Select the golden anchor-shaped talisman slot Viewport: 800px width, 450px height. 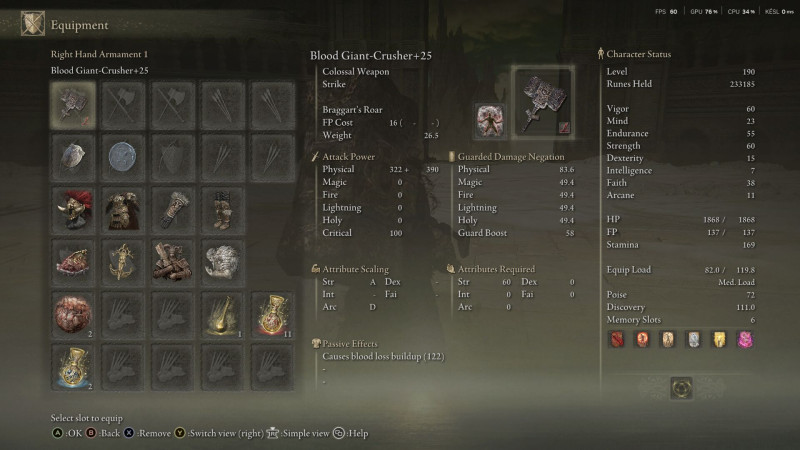click(x=123, y=261)
